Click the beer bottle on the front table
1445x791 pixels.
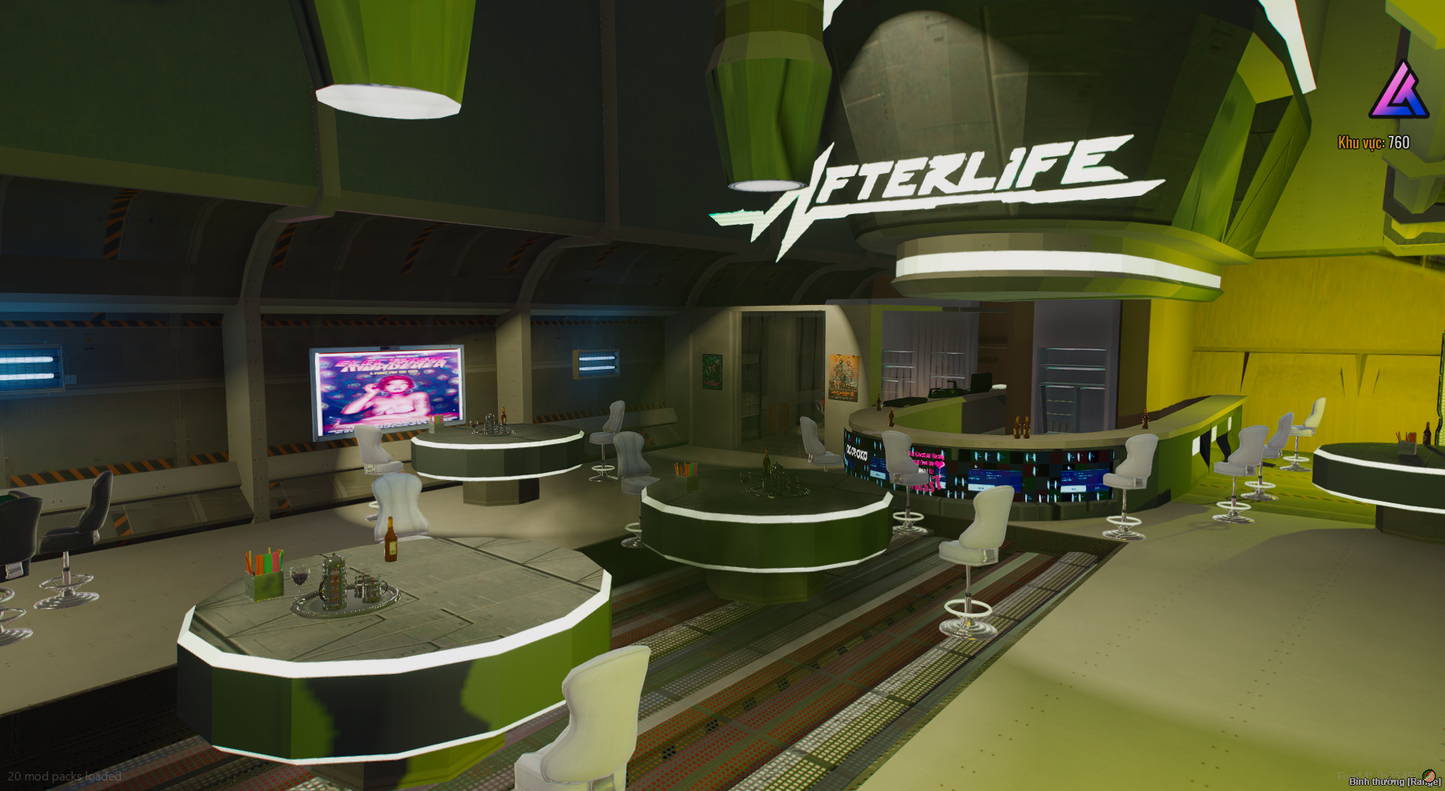(391, 538)
